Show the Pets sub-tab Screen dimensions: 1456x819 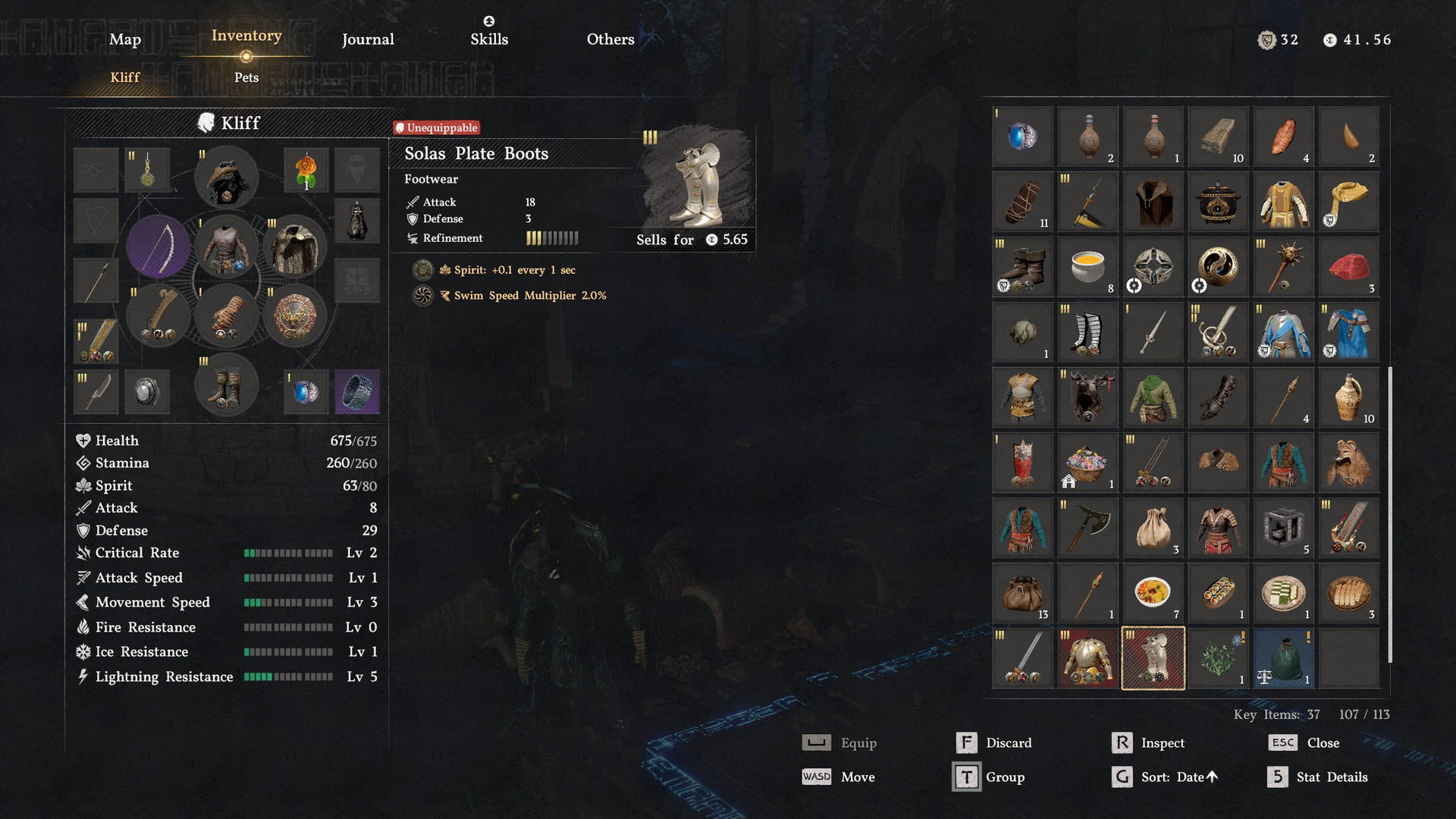pyautogui.click(x=246, y=77)
